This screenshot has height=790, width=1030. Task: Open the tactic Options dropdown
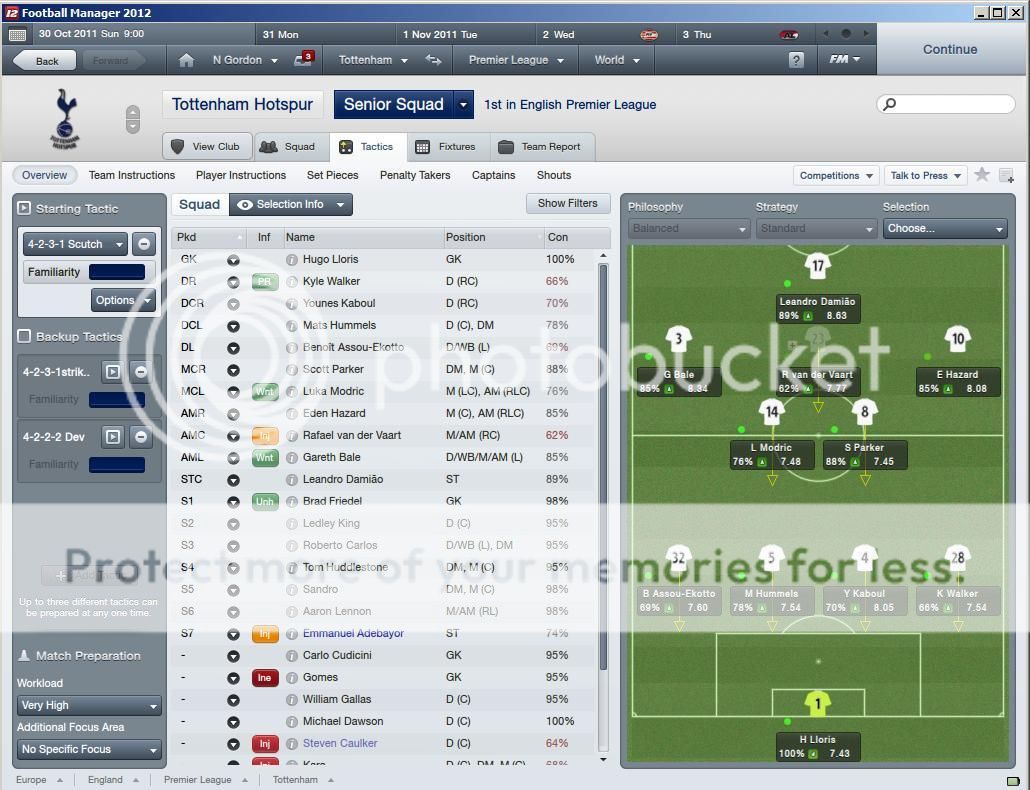click(123, 300)
